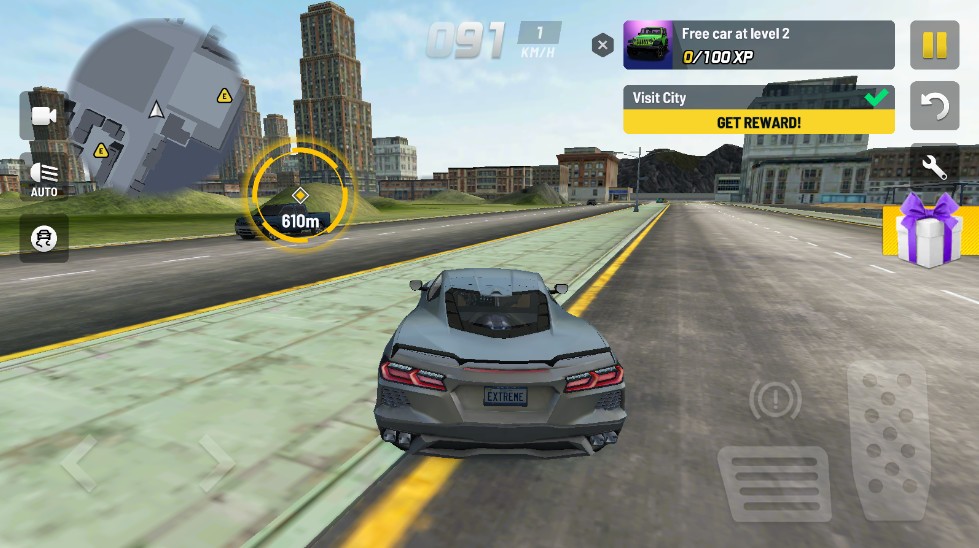
Task: Dismiss the free car offer with X
Action: 602,45
